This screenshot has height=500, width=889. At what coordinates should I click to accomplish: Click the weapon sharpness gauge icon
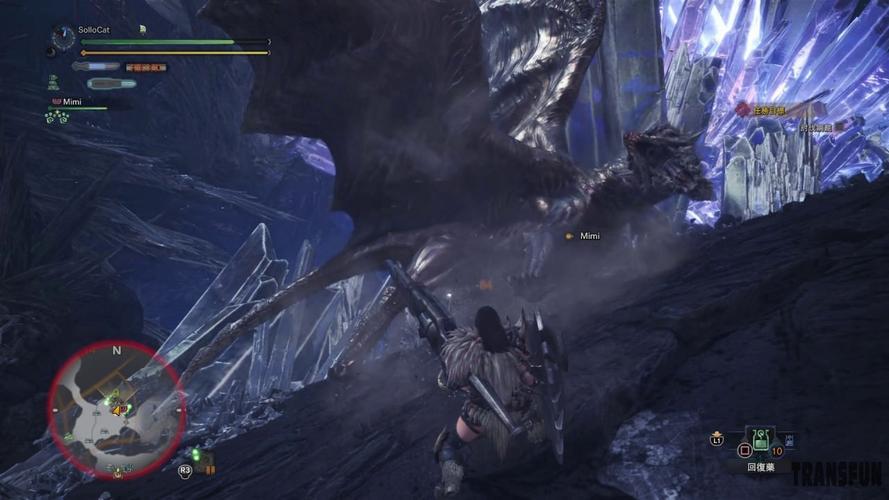click(95, 67)
